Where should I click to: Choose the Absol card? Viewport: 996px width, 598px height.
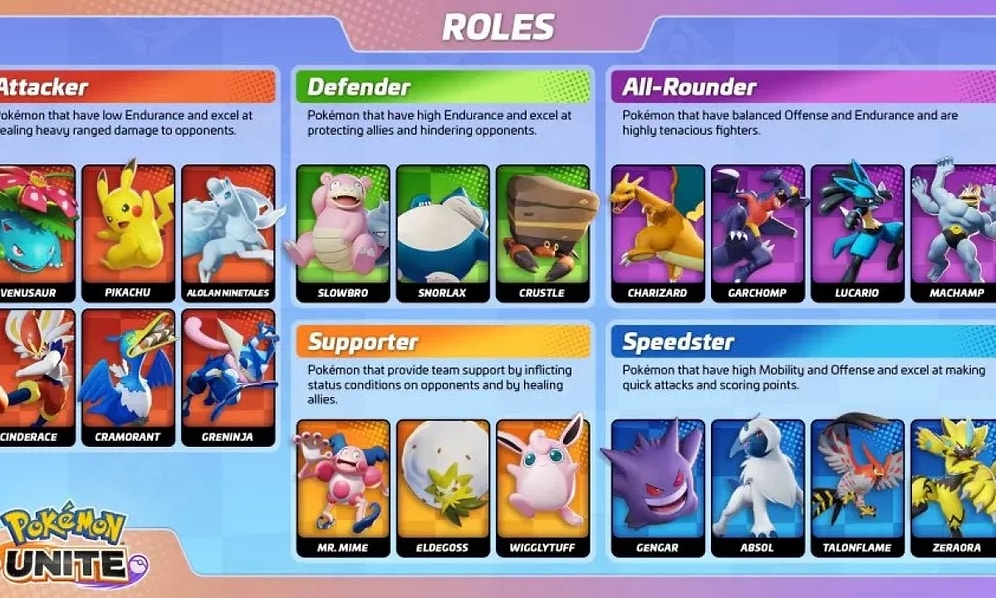[757, 489]
